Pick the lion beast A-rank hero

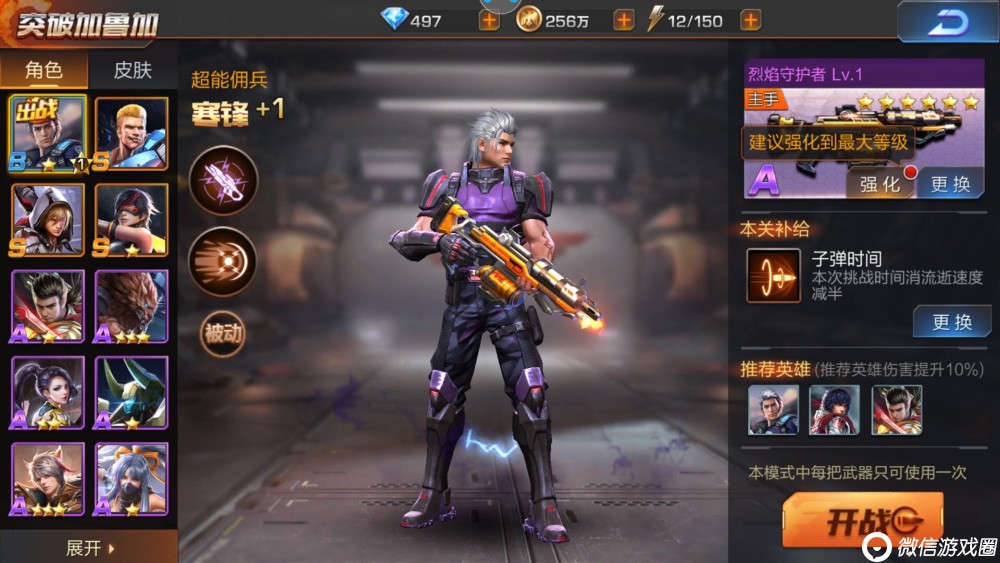tap(132, 306)
